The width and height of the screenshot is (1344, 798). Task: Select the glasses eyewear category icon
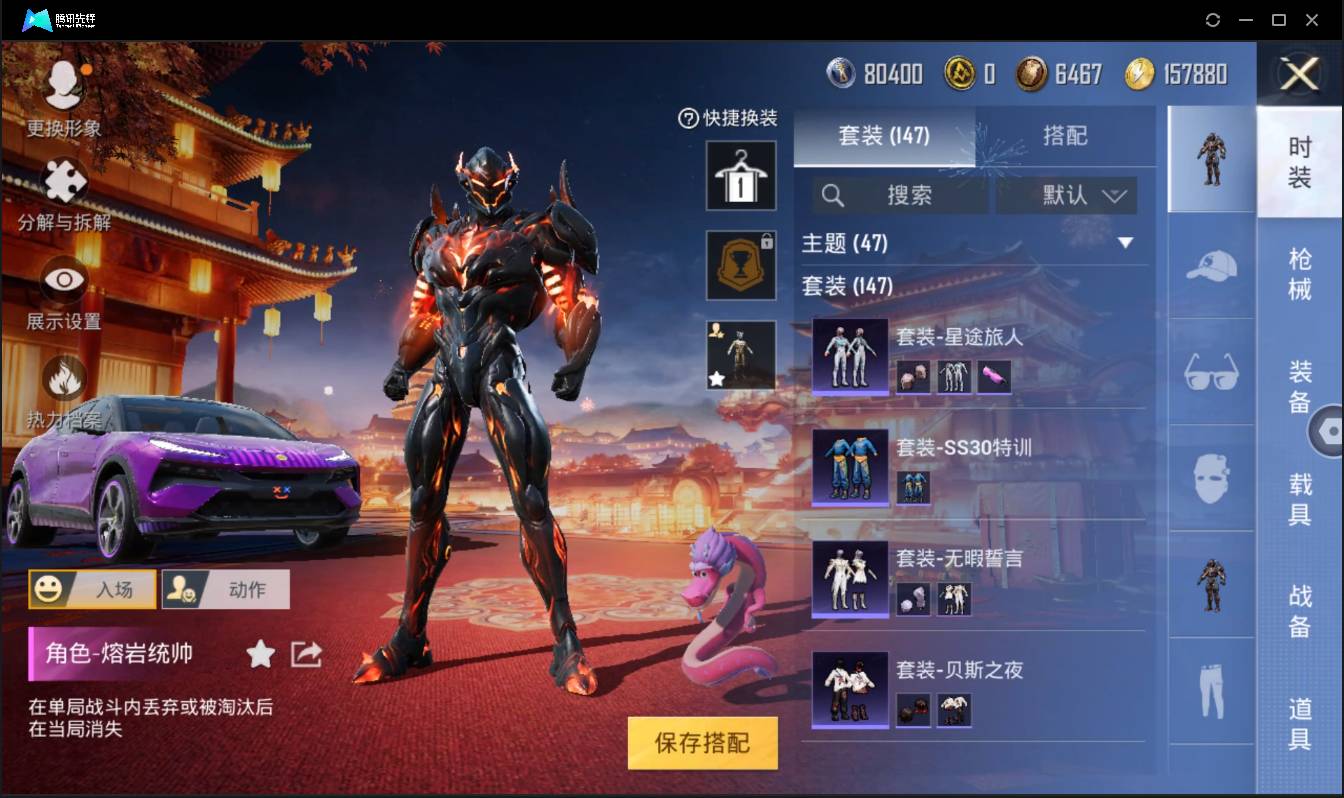point(1210,372)
